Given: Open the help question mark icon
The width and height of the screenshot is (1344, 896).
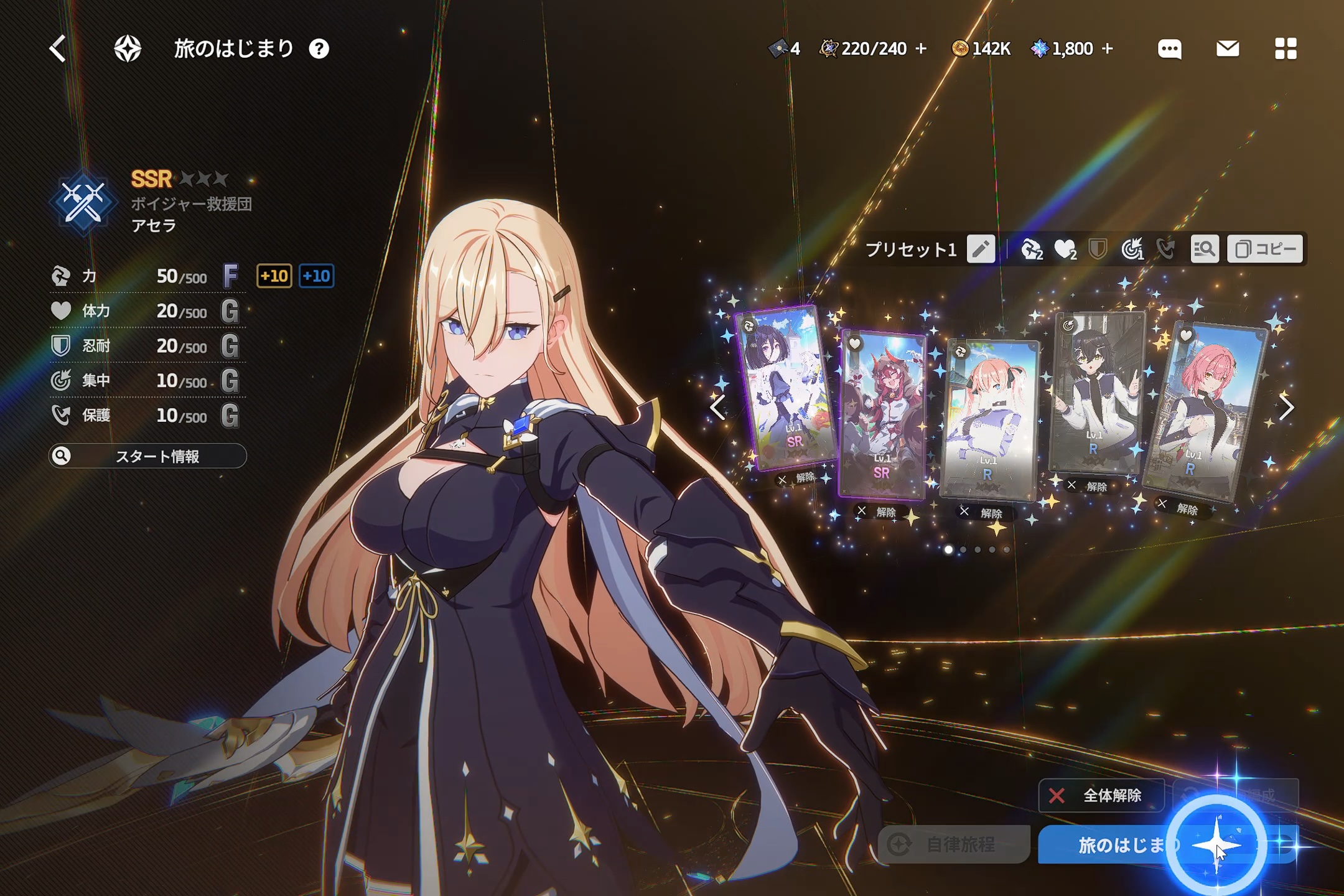Looking at the screenshot, I should 319,49.
